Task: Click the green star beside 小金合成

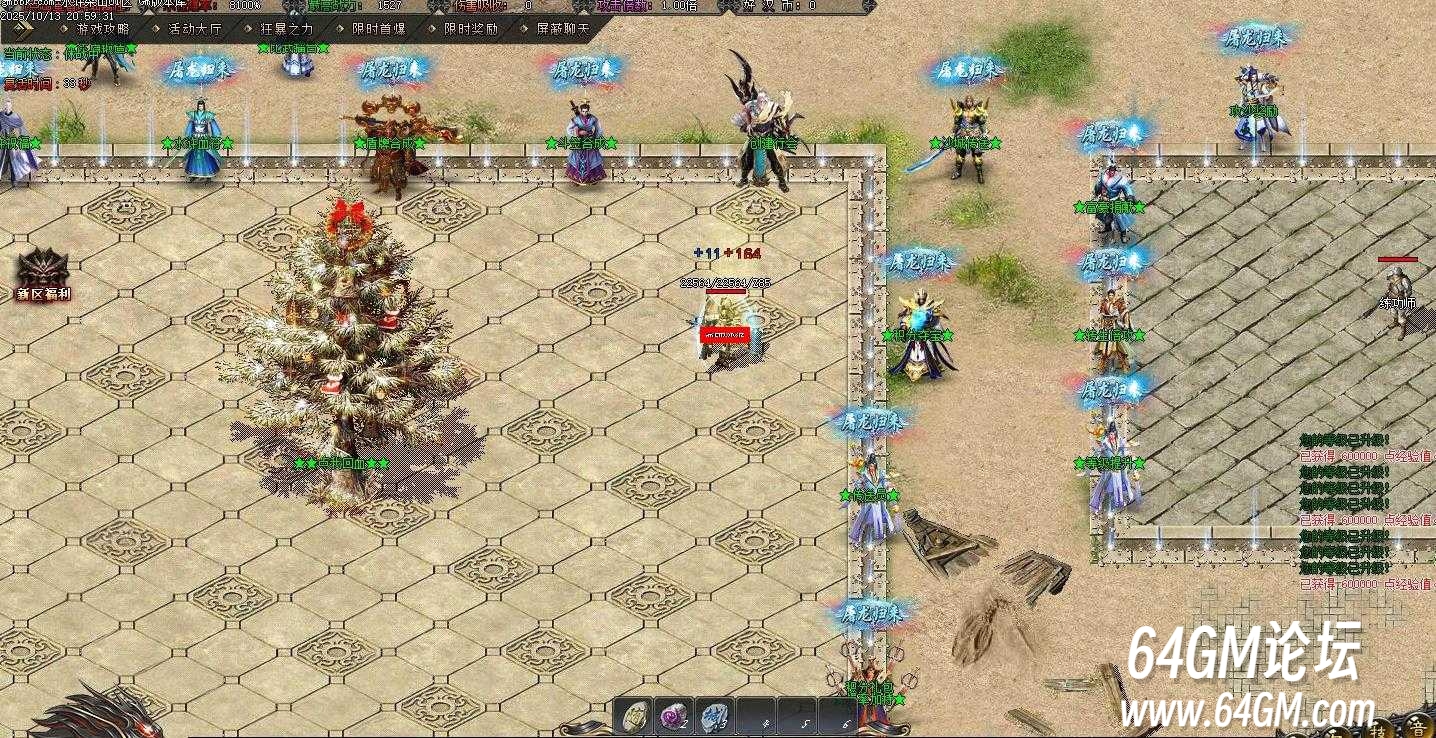Action: click(549, 142)
